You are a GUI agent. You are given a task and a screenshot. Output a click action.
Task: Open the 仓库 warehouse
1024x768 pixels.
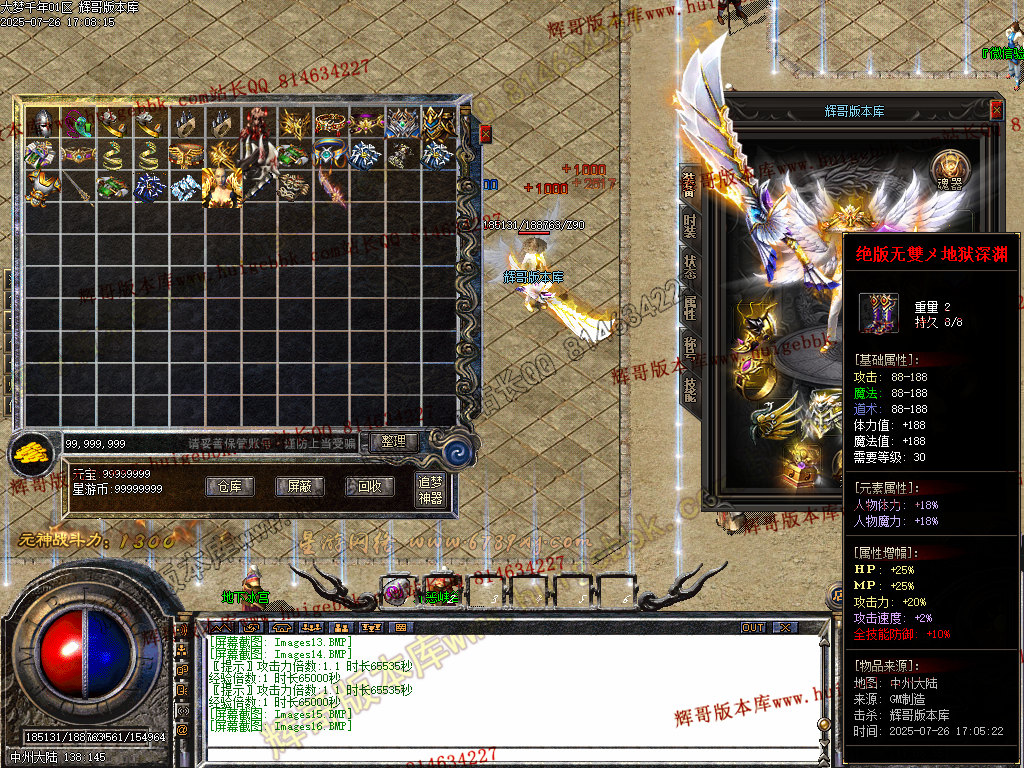pyautogui.click(x=229, y=487)
